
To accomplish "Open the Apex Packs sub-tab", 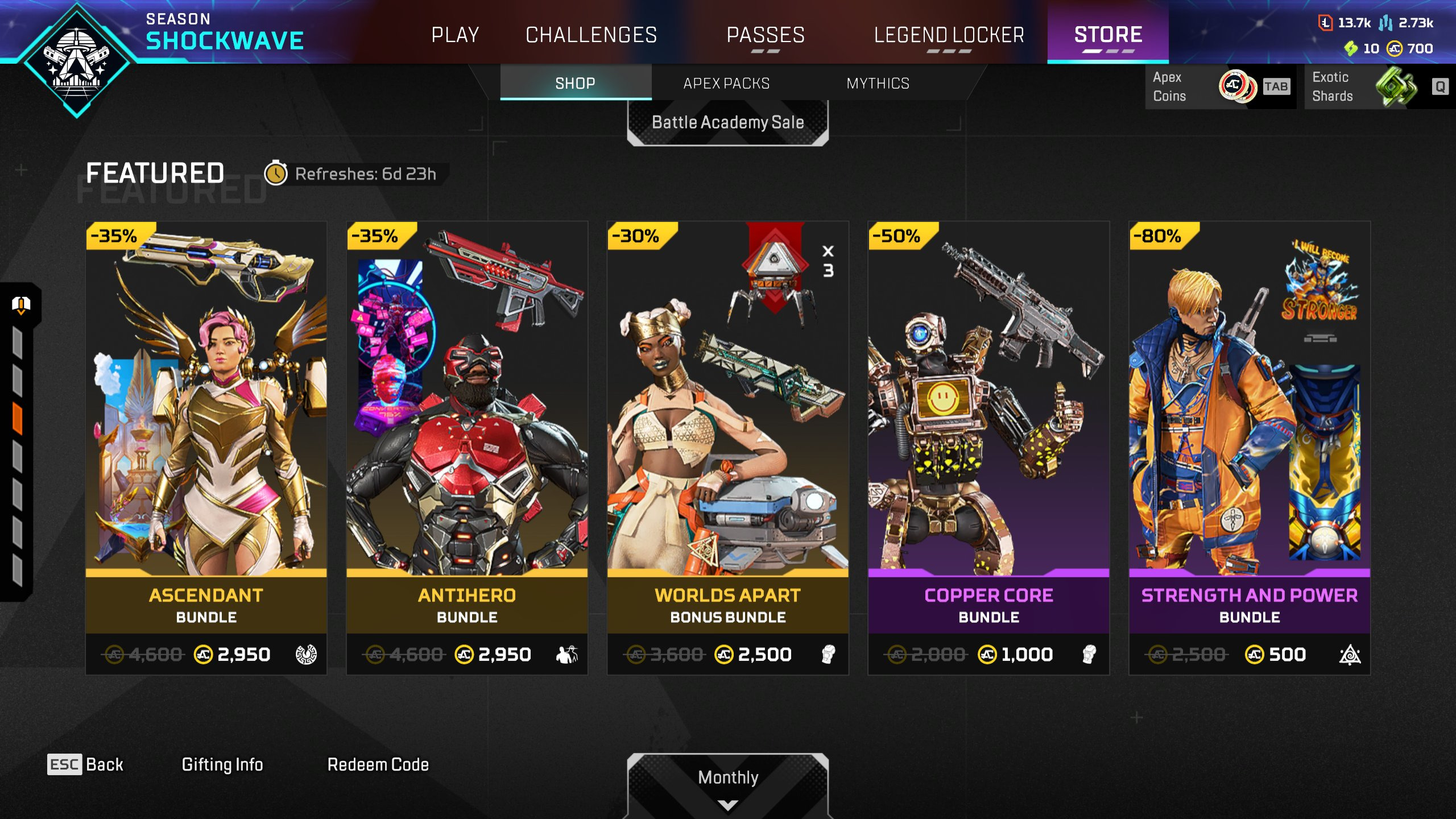I will (726, 84).
